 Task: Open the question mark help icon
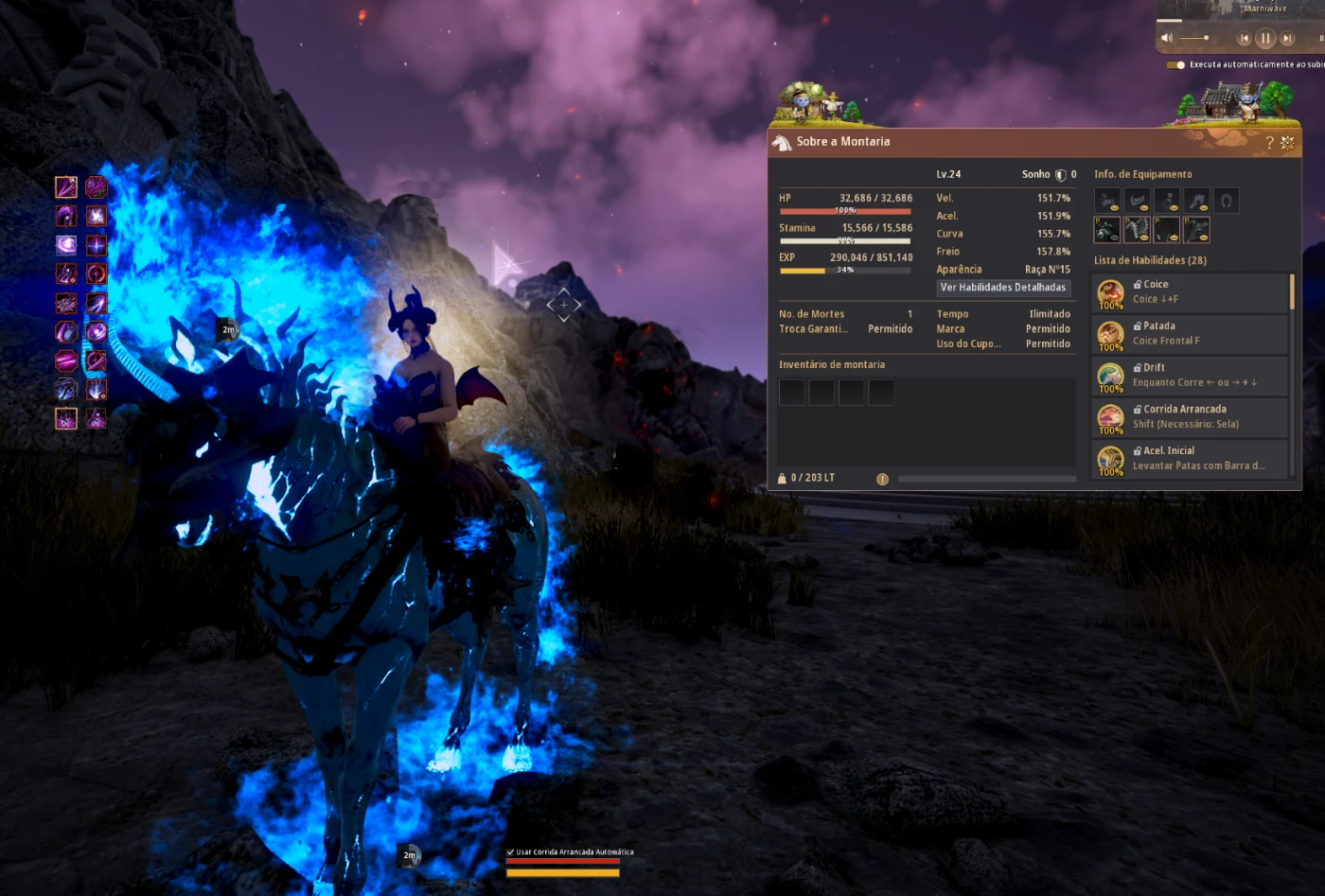[1269, 143]
